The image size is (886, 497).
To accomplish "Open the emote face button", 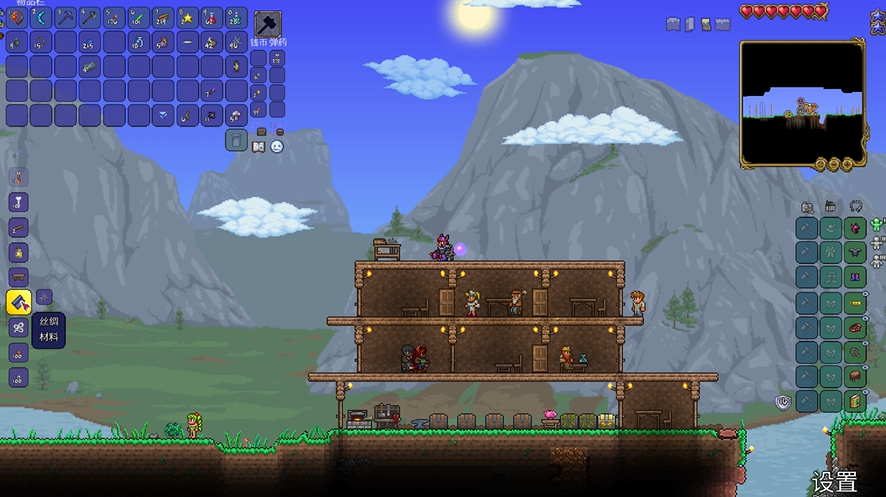I will pos(277,146).
